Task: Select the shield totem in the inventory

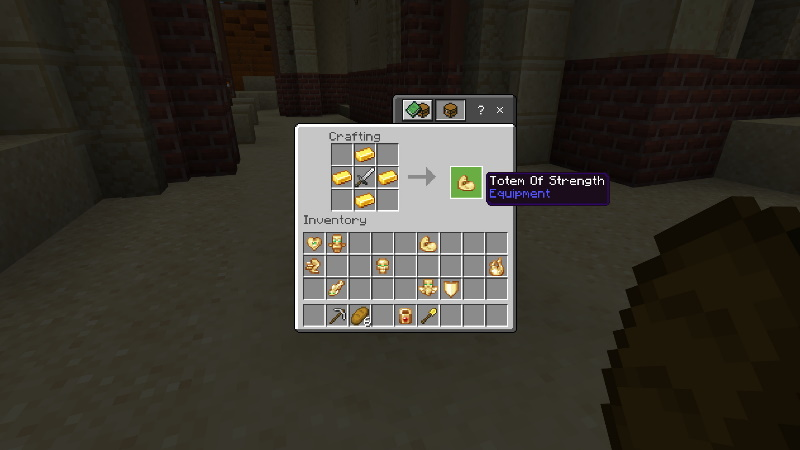Action: click(x=451, y=289)
